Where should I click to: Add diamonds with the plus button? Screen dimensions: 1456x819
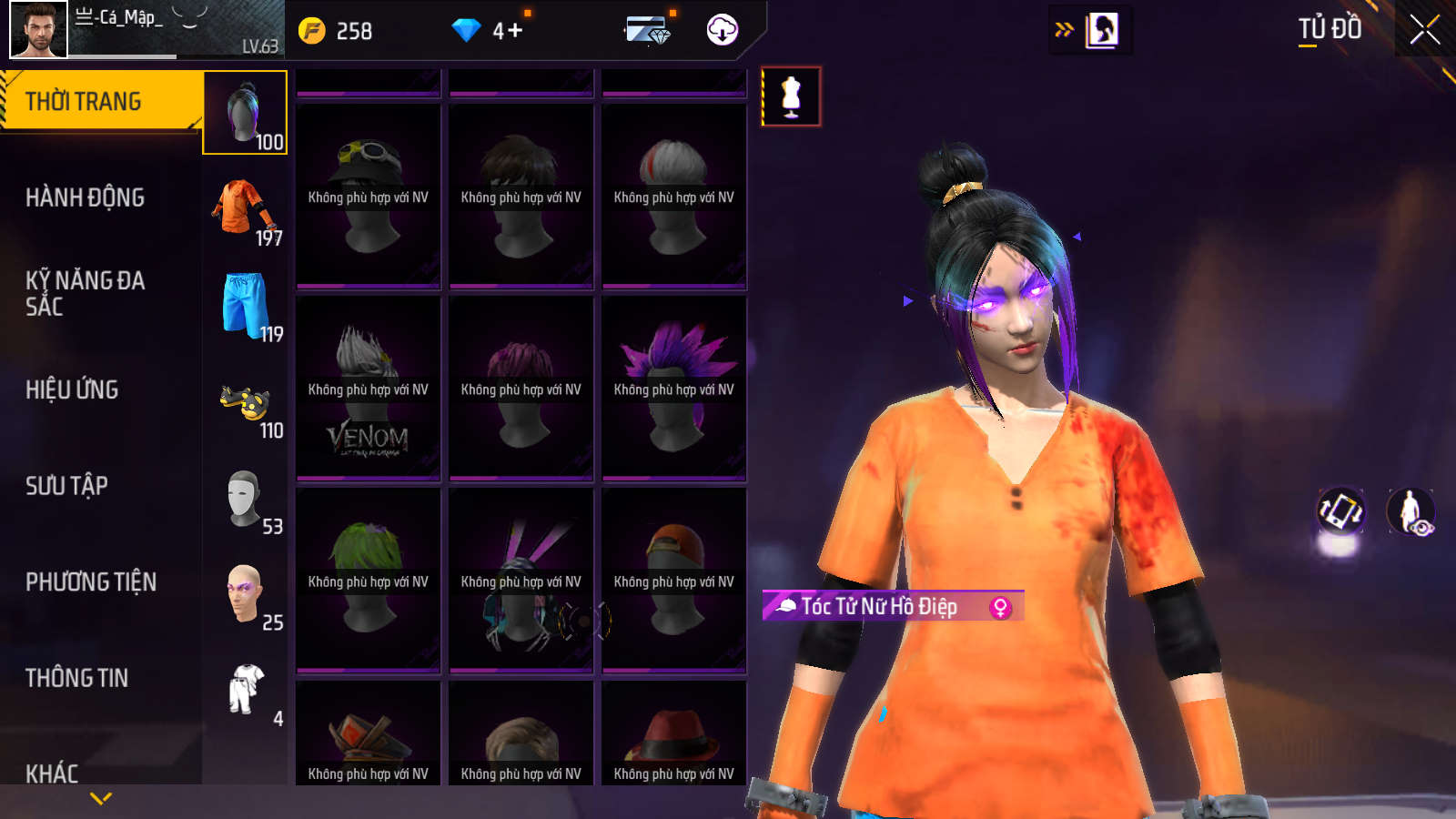coord(515,31)
